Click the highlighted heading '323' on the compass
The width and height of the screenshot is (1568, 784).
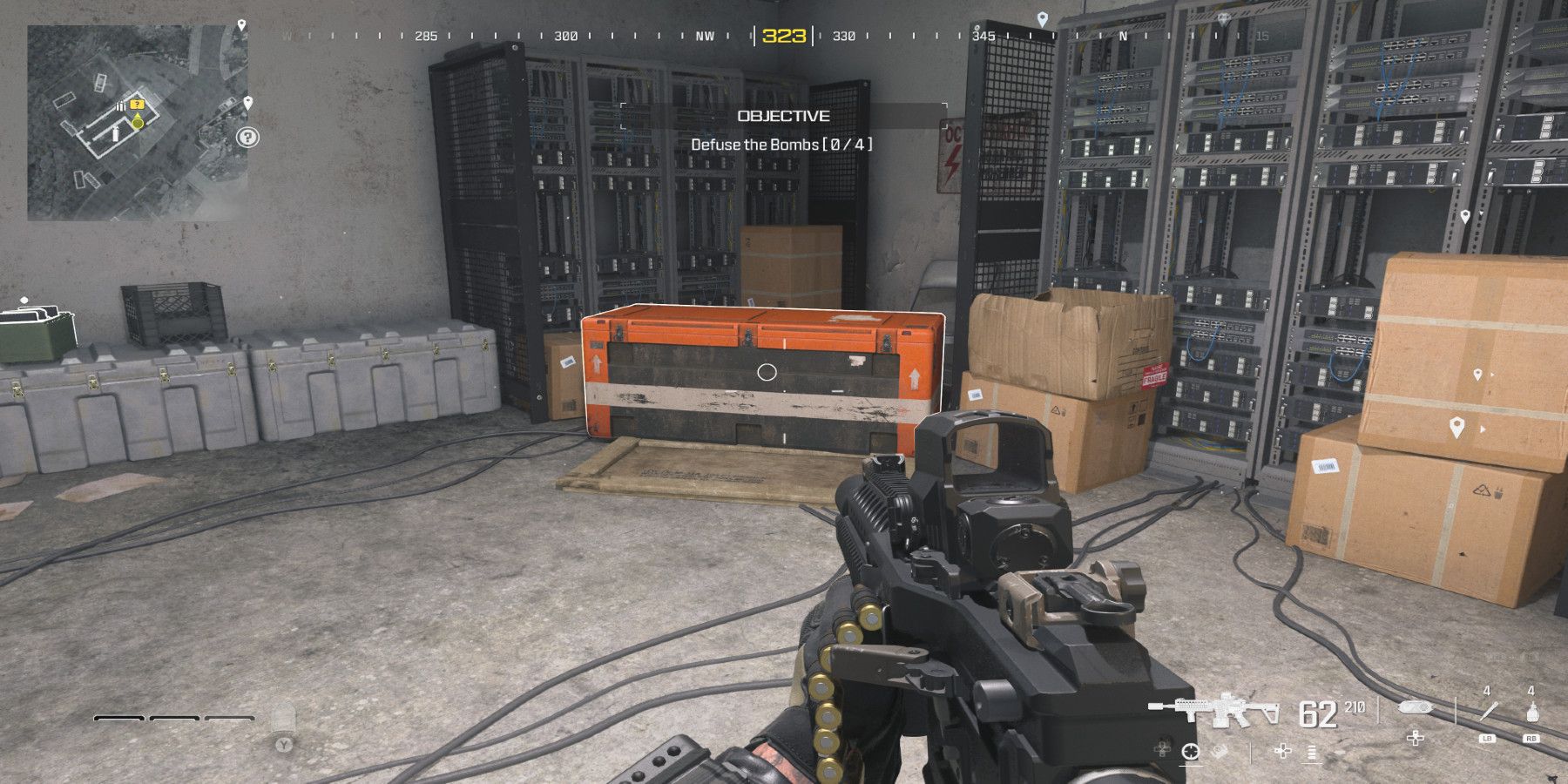[x=784, y=37]
